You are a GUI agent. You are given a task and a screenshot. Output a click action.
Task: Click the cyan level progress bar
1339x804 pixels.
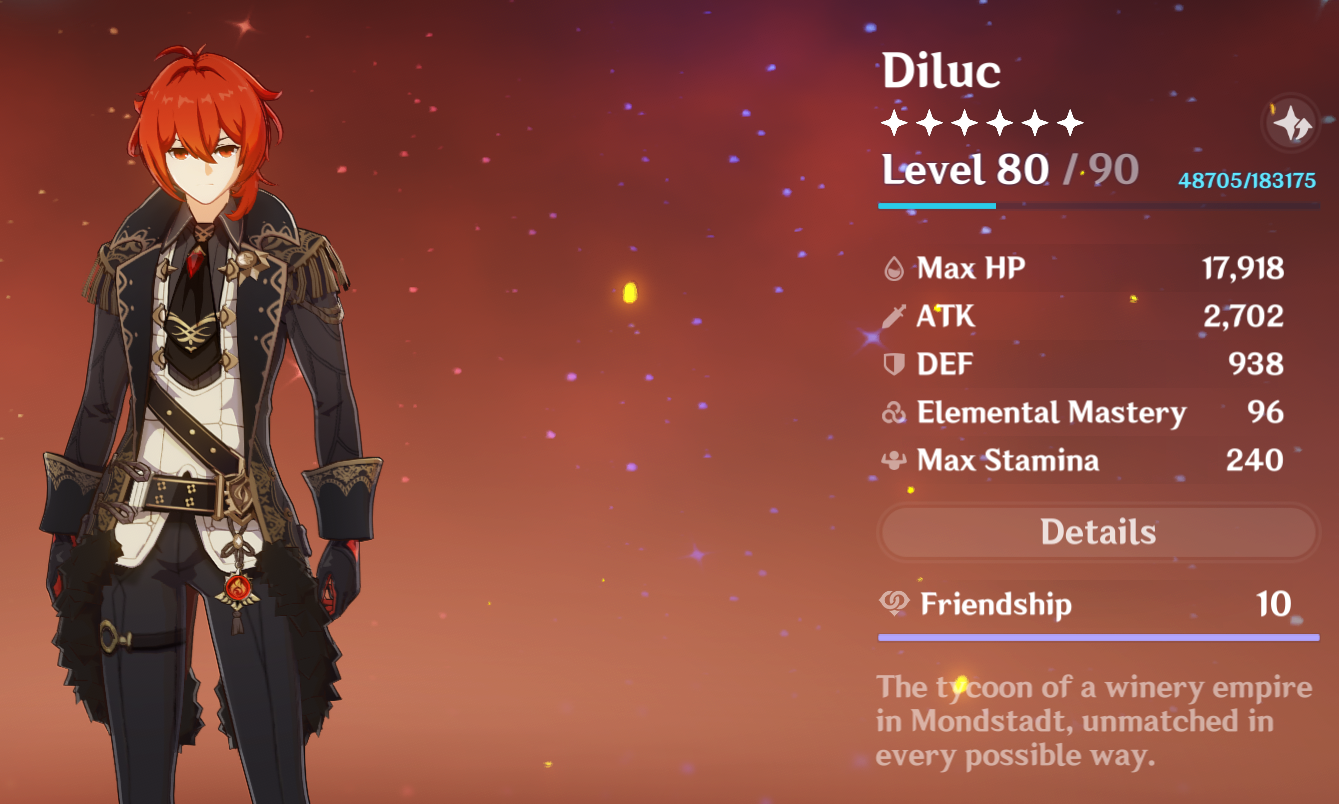point(938,207)
